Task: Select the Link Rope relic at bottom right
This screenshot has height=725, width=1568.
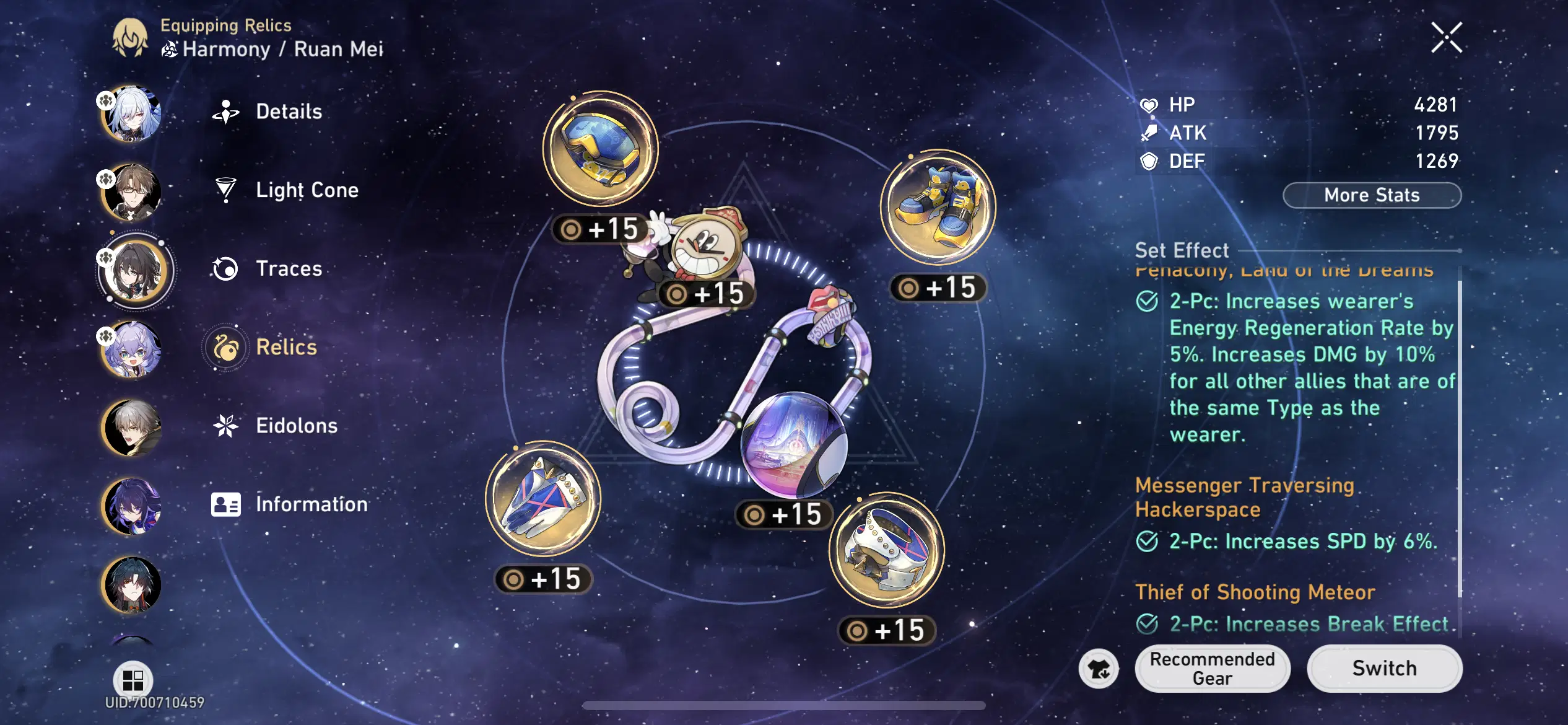Action: [x=886, y=551]
